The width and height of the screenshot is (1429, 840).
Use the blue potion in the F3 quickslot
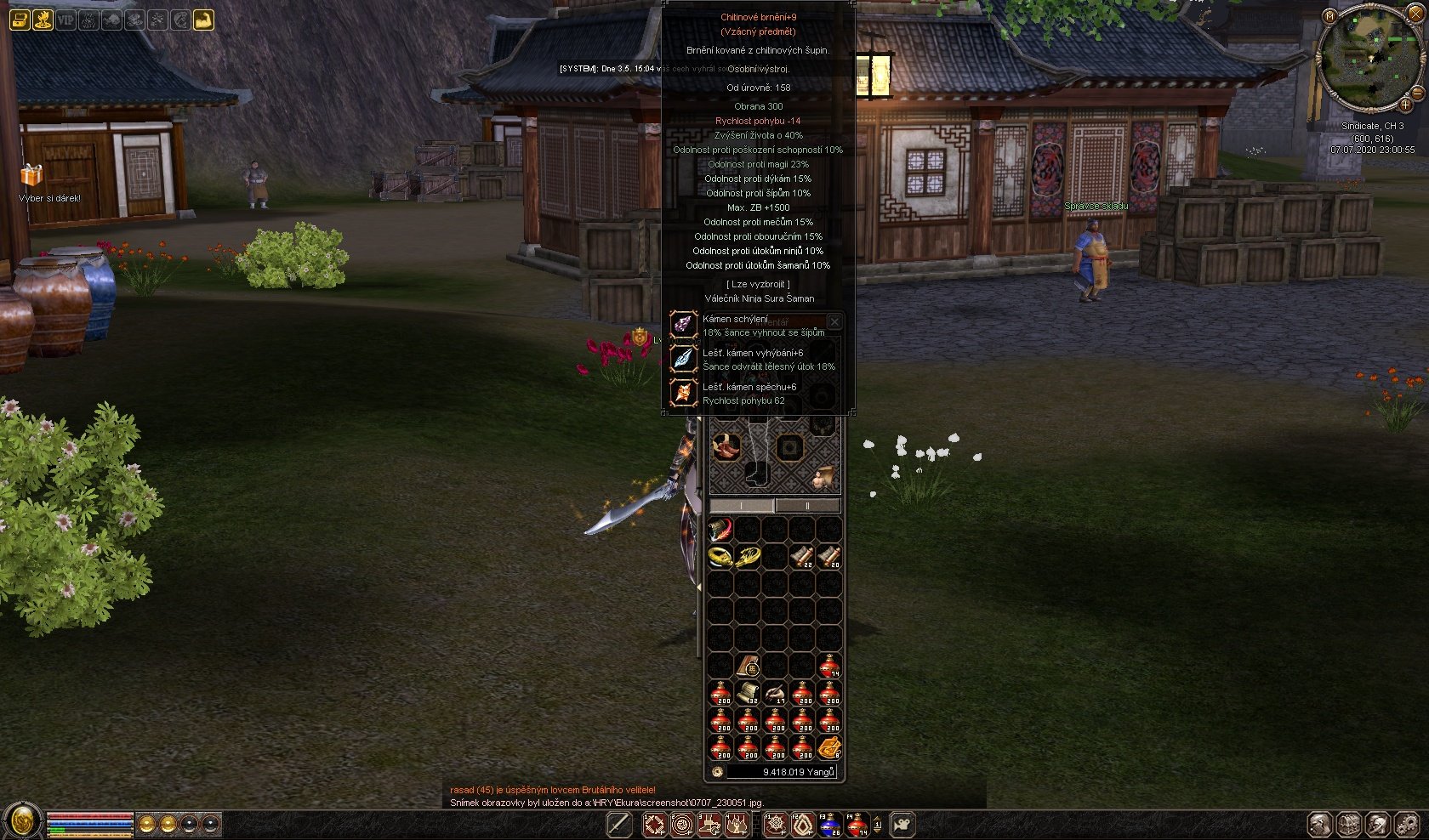830,824
